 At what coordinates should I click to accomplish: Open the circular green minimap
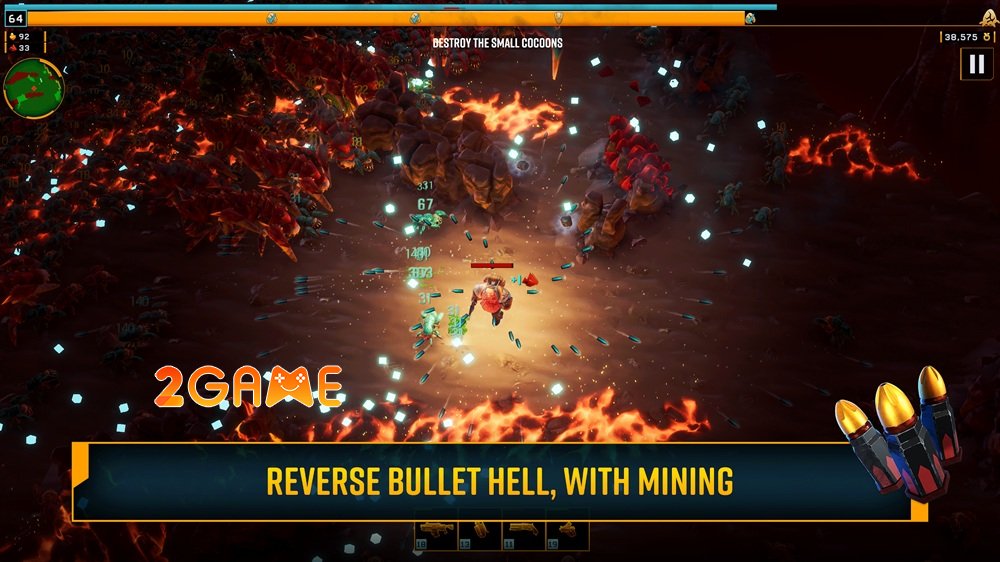point(33,88)
